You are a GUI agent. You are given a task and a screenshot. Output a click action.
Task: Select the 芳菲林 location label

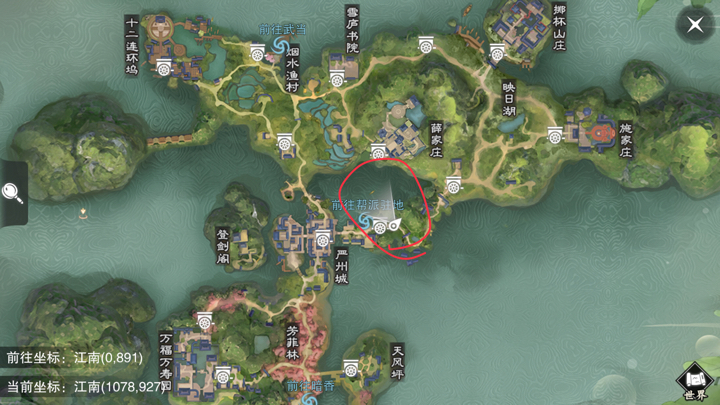click(x=292, y=341)
